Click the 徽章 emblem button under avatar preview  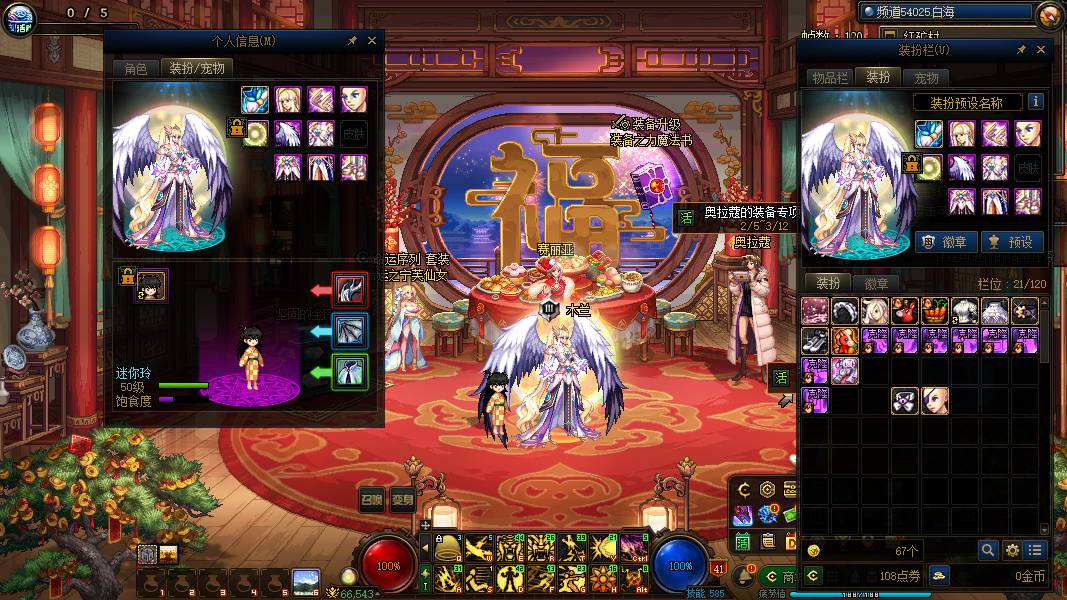(x=944, y=241)
